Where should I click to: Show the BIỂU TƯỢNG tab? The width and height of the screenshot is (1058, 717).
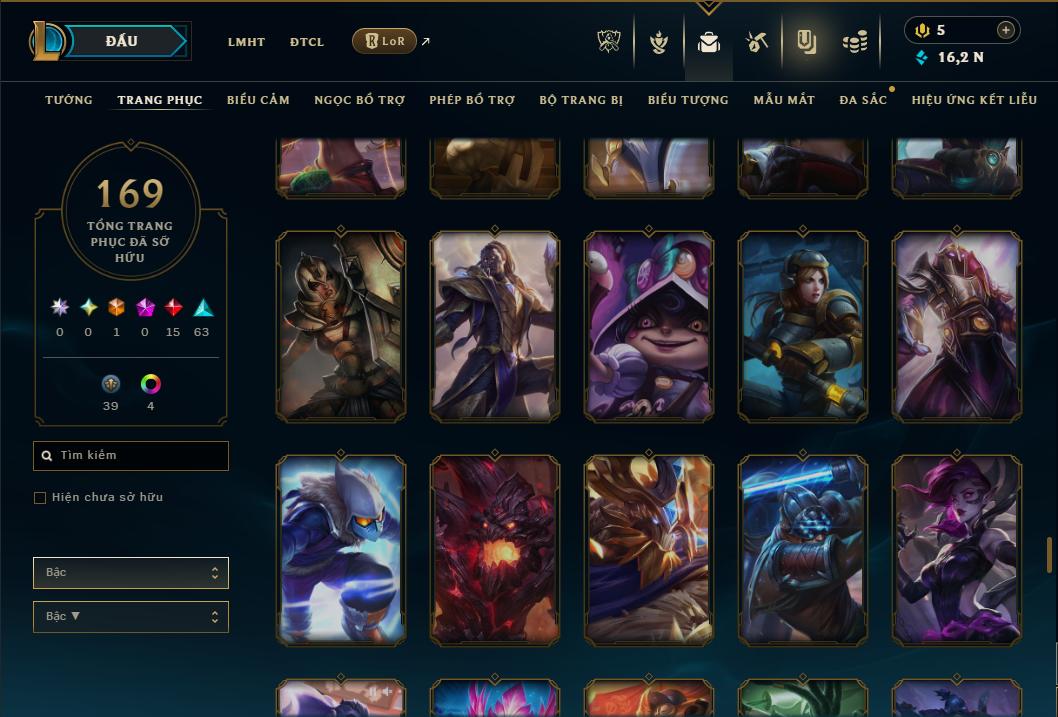pos(688,100)
